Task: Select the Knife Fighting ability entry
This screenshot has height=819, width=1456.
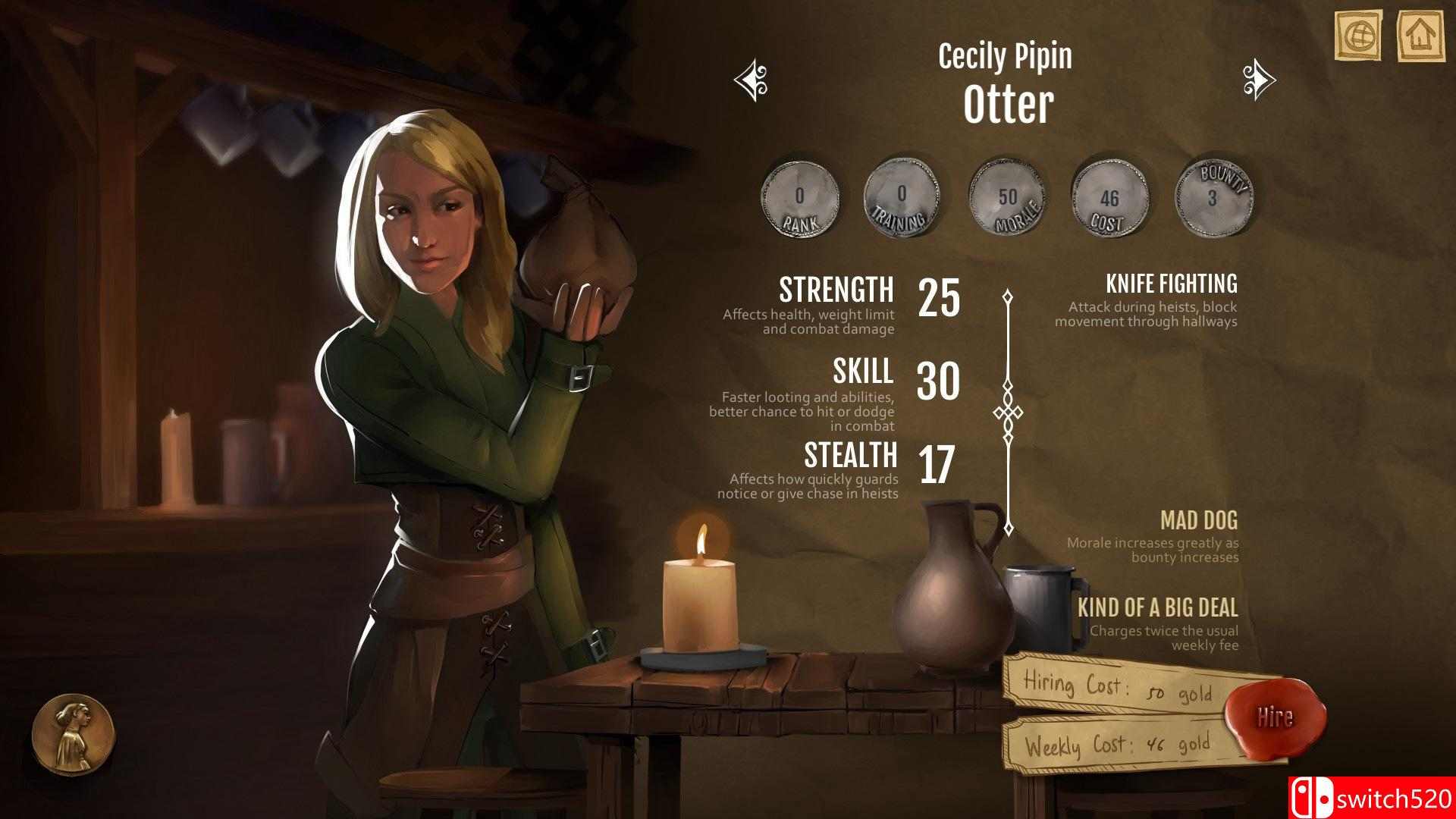Action: click(x=1171, y=284)
